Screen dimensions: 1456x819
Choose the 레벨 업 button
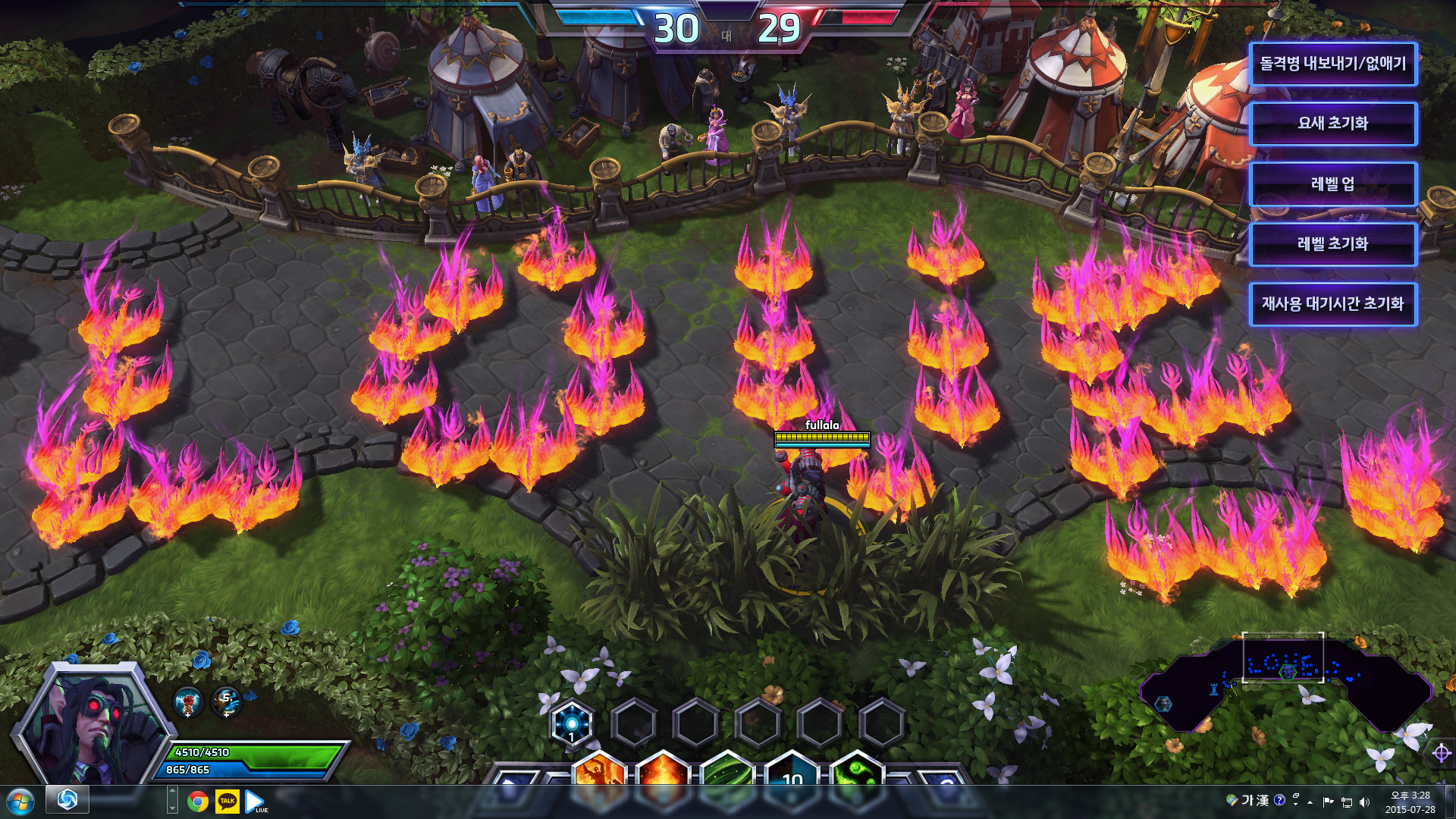point(1332,184)
